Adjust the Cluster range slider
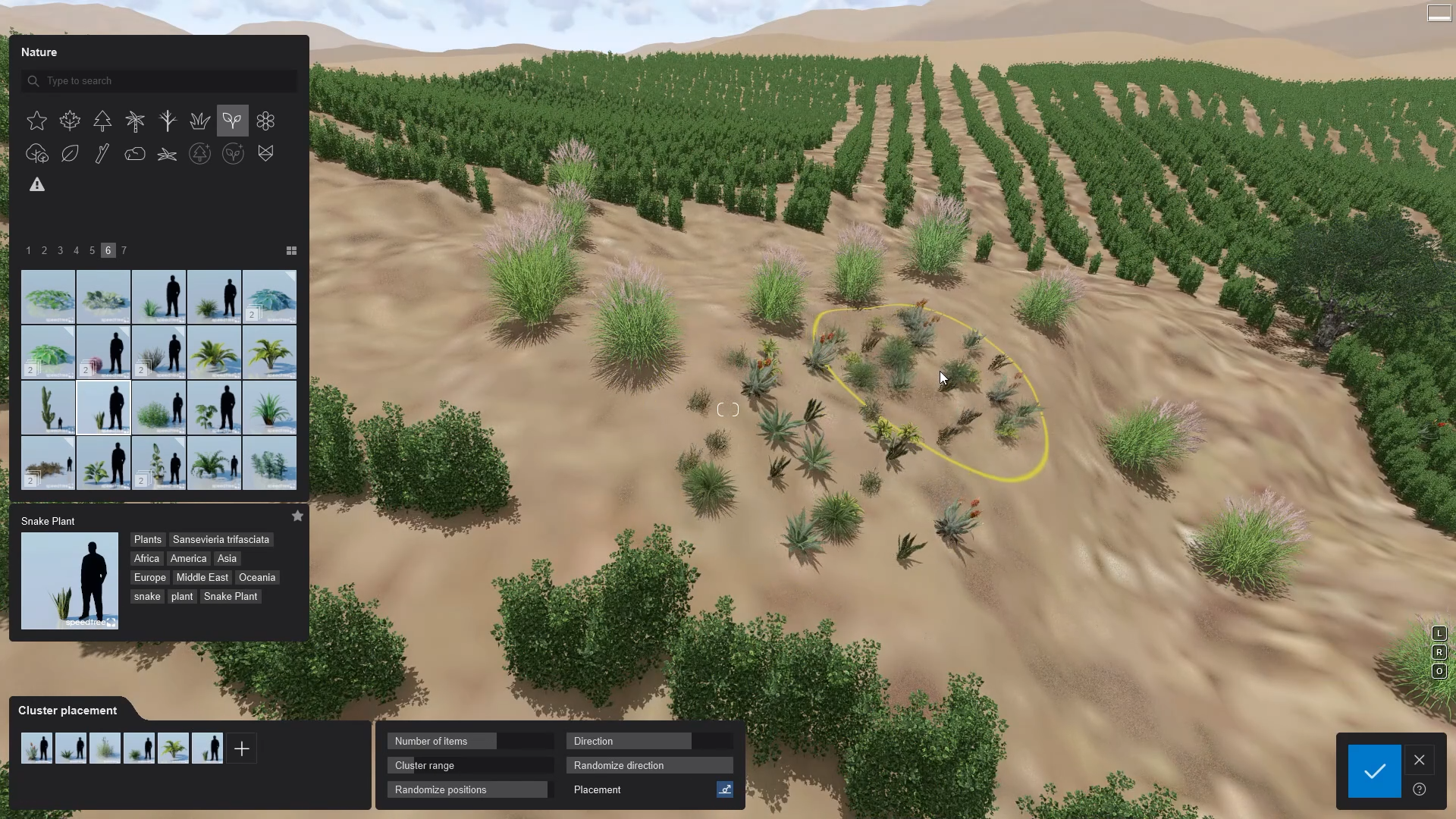 pyautogui.click(x=470, y=766)
